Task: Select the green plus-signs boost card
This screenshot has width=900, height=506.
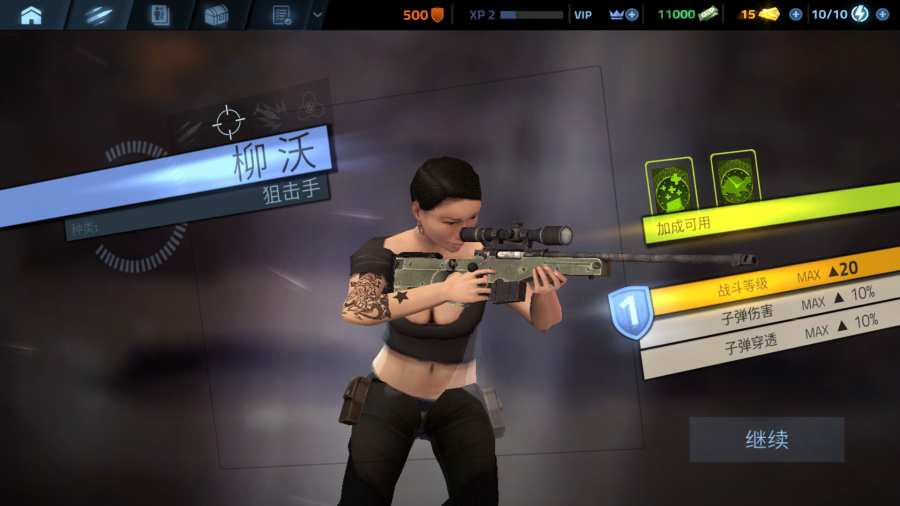Action: click(669, 185)
